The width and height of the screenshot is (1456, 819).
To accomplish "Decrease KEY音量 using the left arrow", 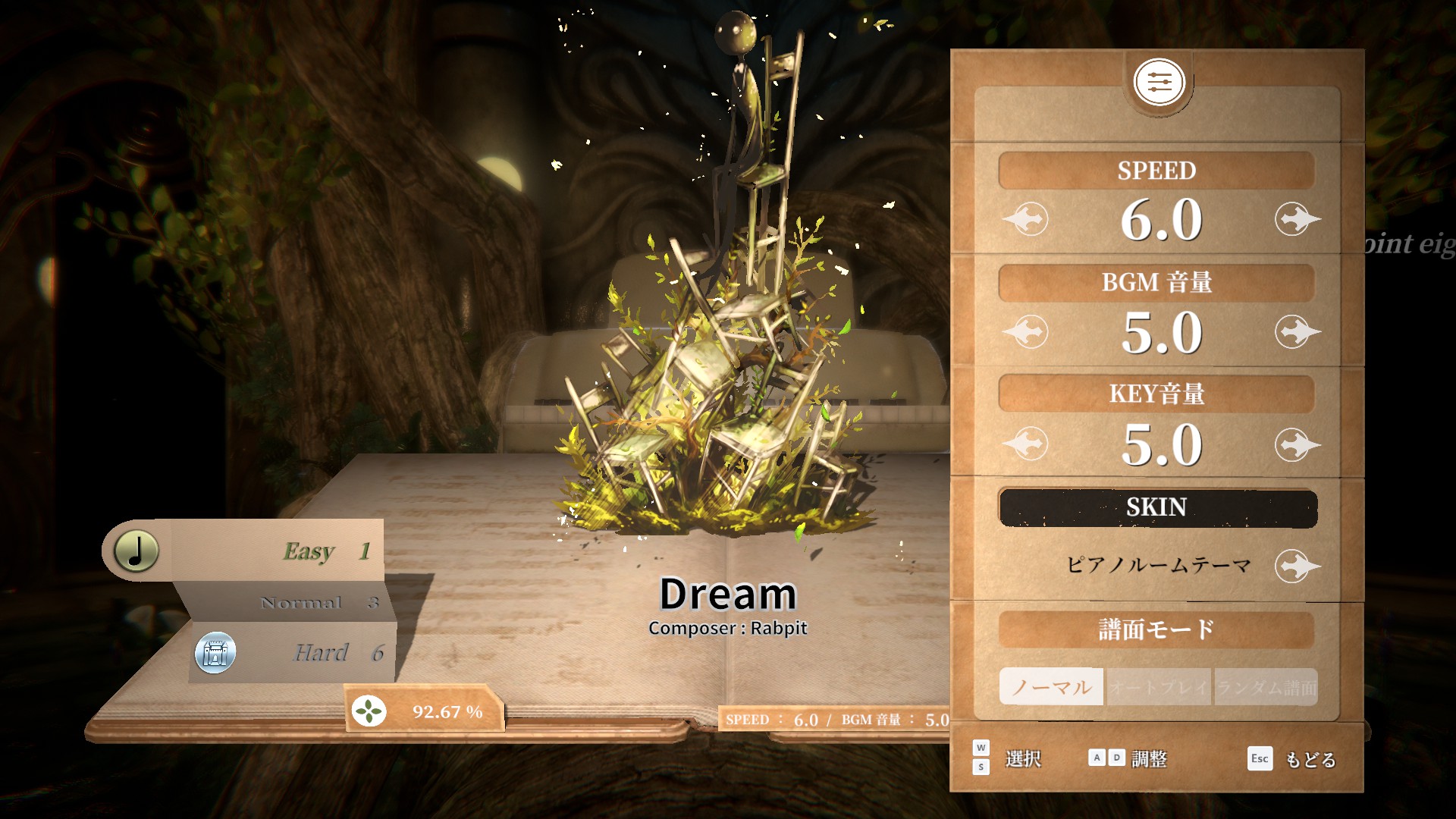I will click(1026, 444).
